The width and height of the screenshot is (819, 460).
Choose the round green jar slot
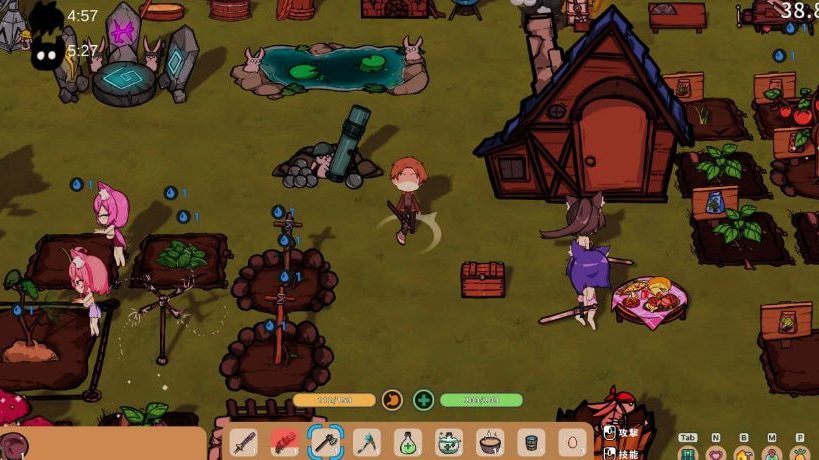pos(449,441)
